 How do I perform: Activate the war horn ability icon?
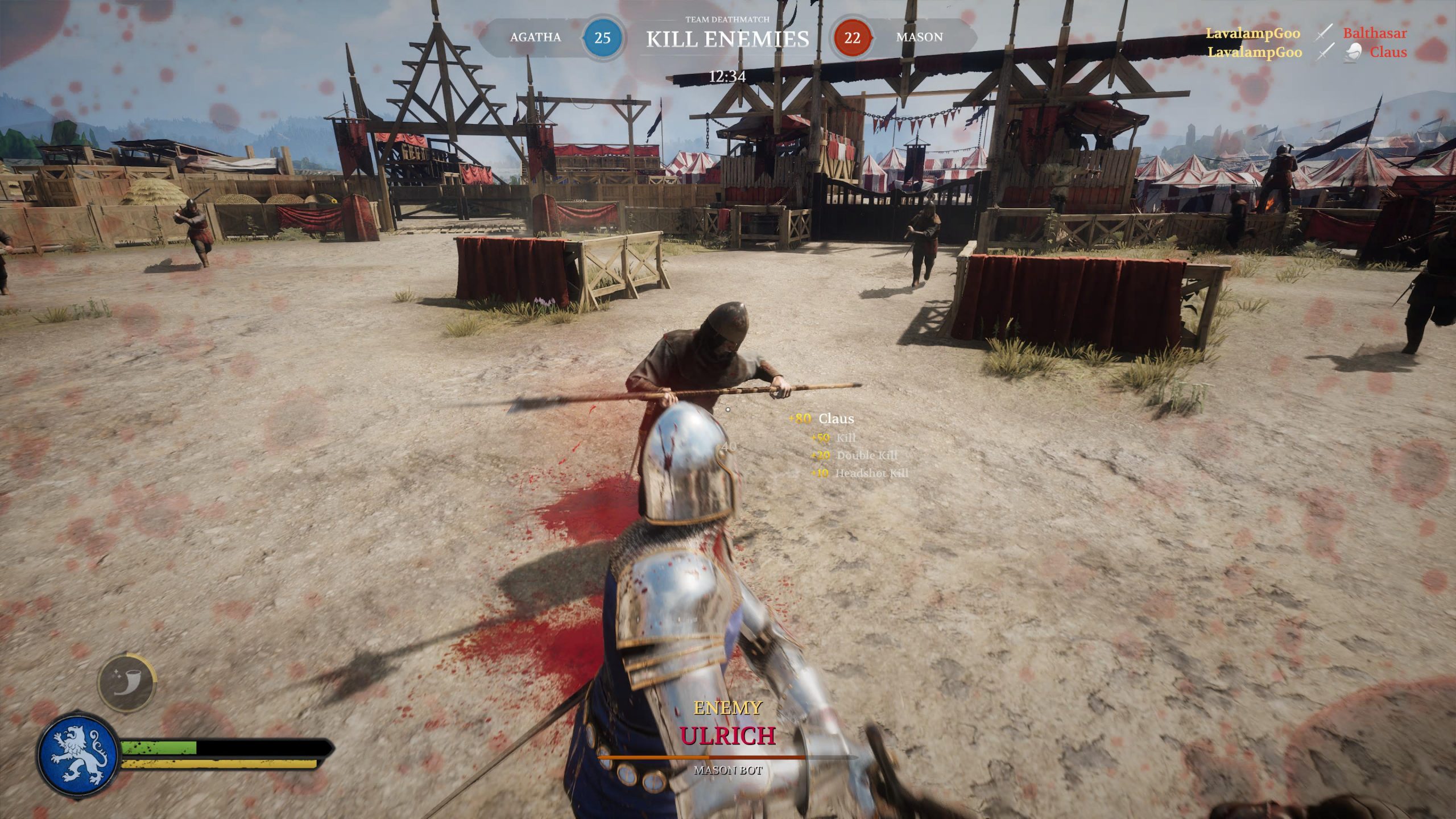[x=126, y=683]
